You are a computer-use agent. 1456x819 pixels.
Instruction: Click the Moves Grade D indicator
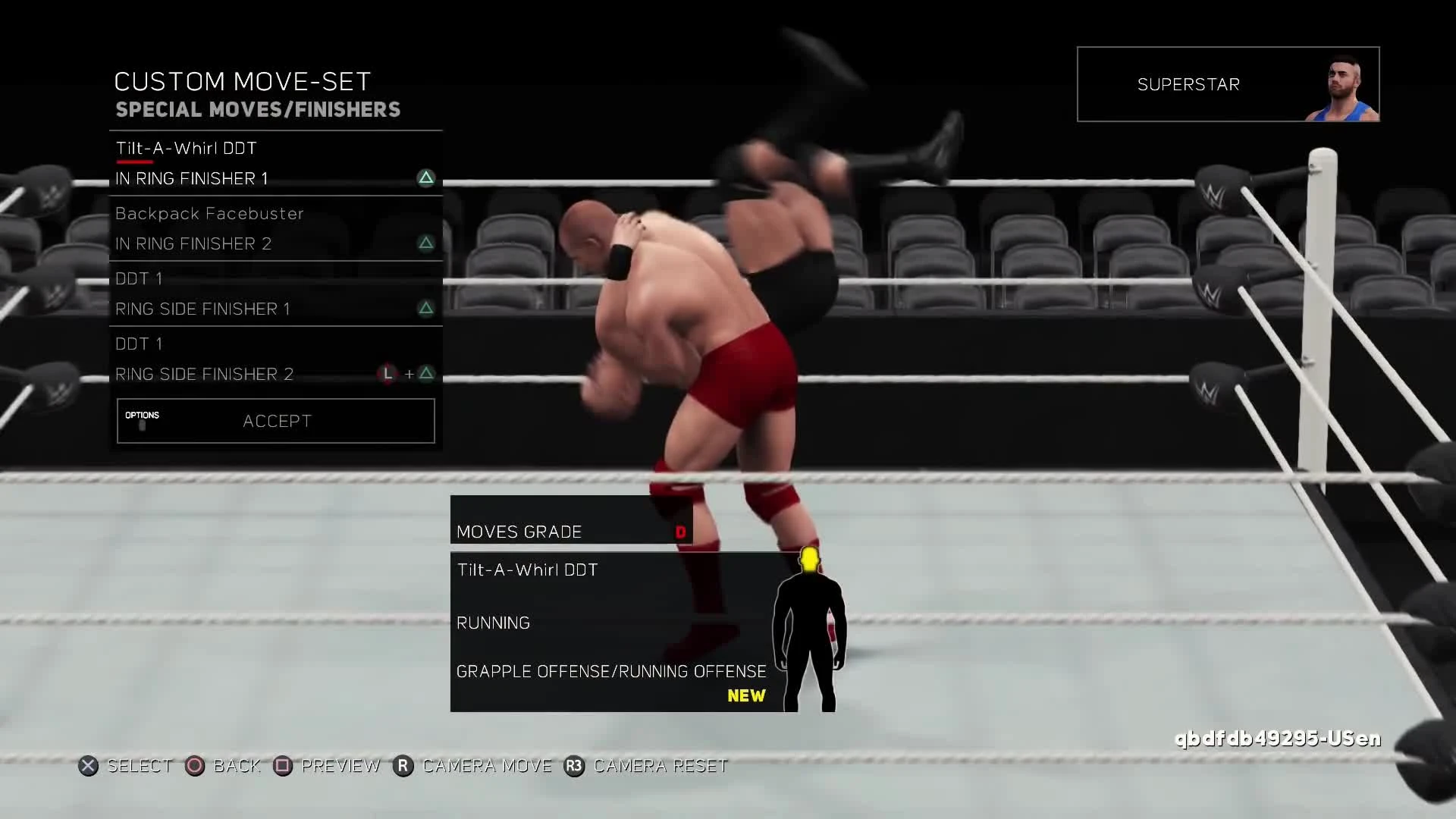680,532
